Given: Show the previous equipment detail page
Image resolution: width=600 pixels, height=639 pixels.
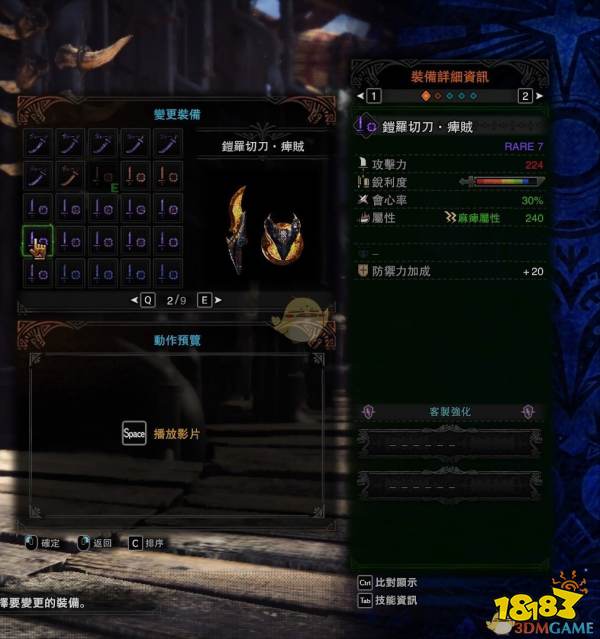Looking at the screenshot, I should pos(371,96).
